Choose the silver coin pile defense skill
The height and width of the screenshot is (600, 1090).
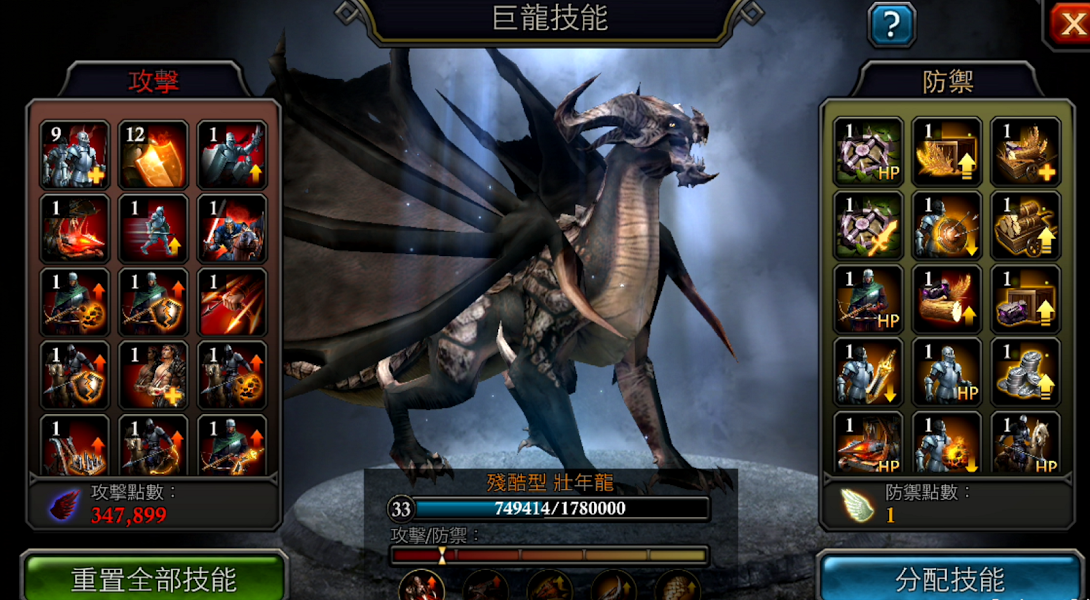[1026, 373]
